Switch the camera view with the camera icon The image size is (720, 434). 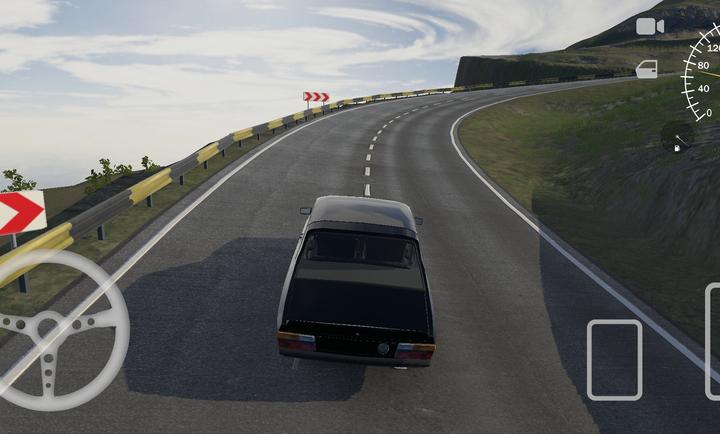pyautogui.click(x=649, y=26)
